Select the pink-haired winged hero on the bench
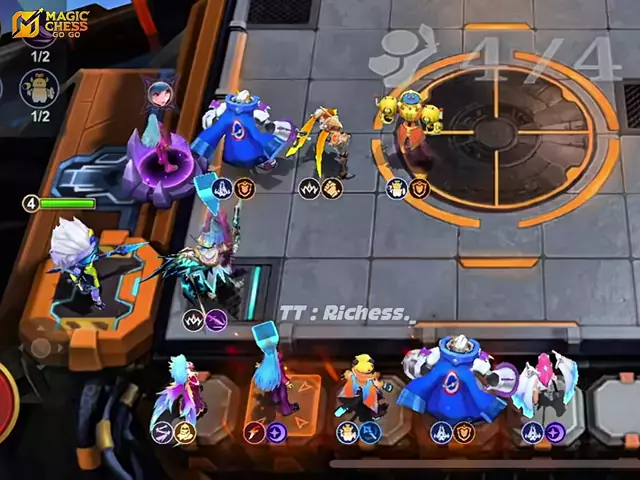This screenshot has width=640, height=480. (x=547, y=385)
